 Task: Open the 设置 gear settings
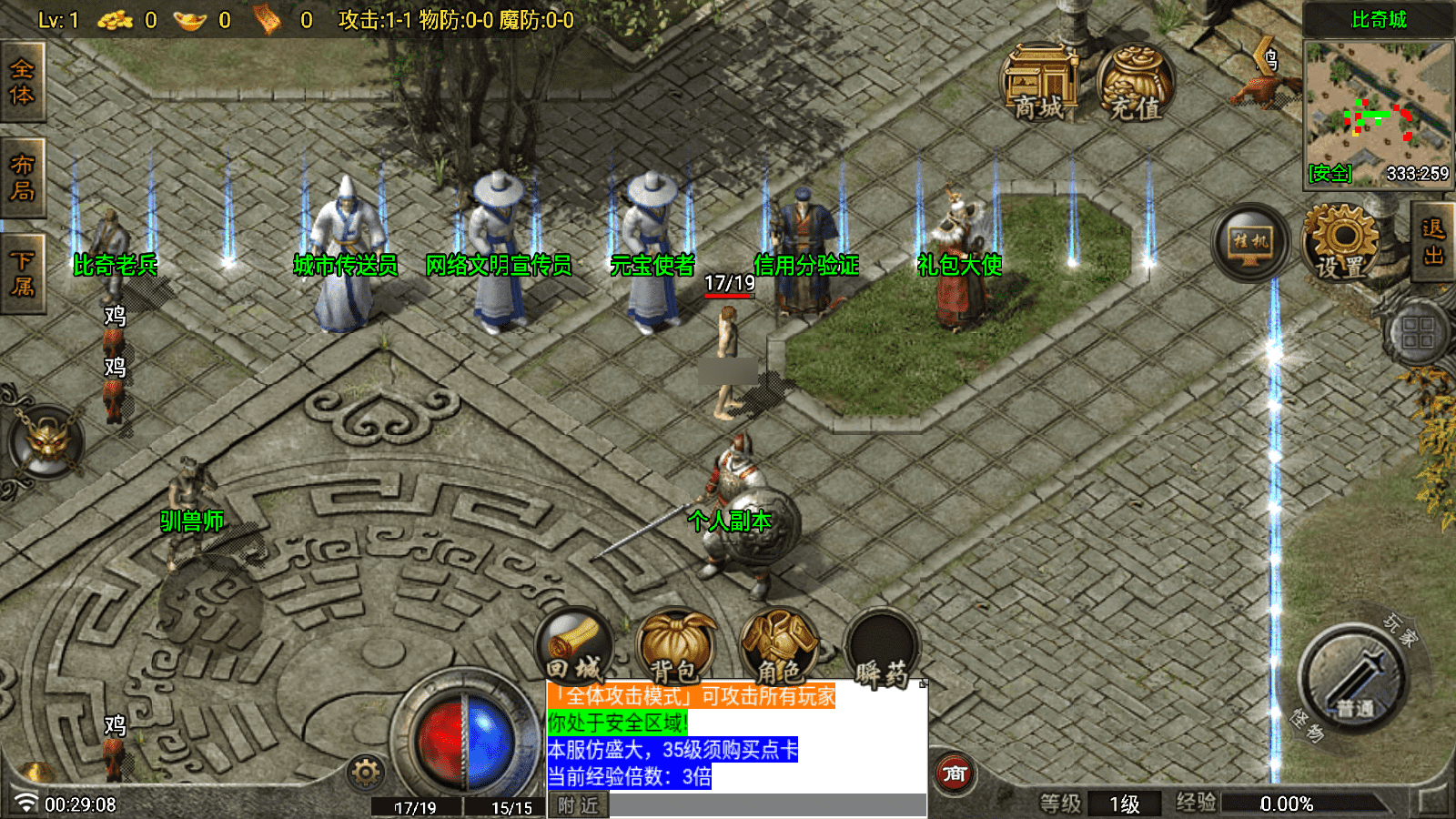point(1340,242)
